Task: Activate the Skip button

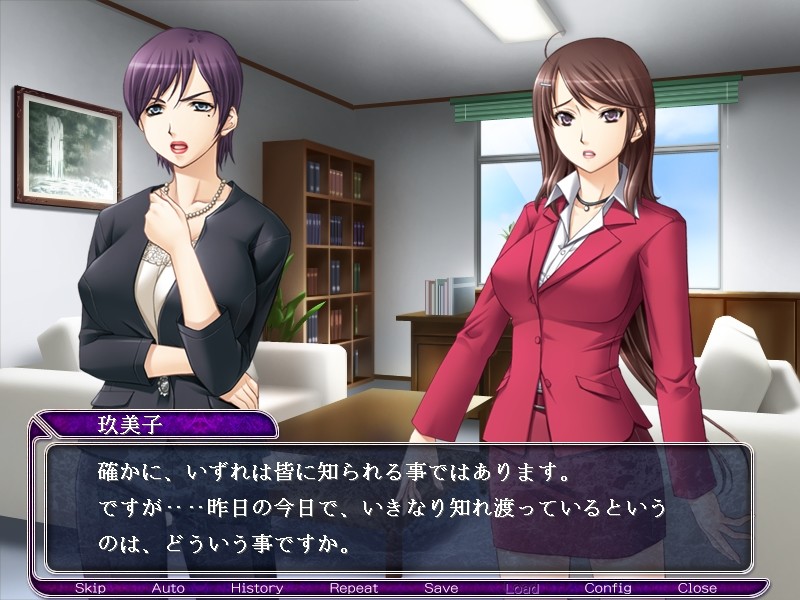Action: (x=90, y=588)
